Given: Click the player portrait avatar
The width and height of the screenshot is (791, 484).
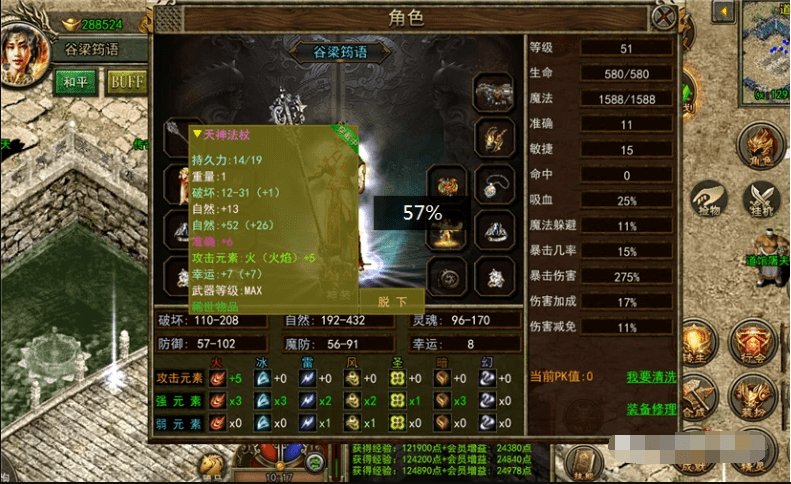Looking at the screenshot, I should 25,53.
